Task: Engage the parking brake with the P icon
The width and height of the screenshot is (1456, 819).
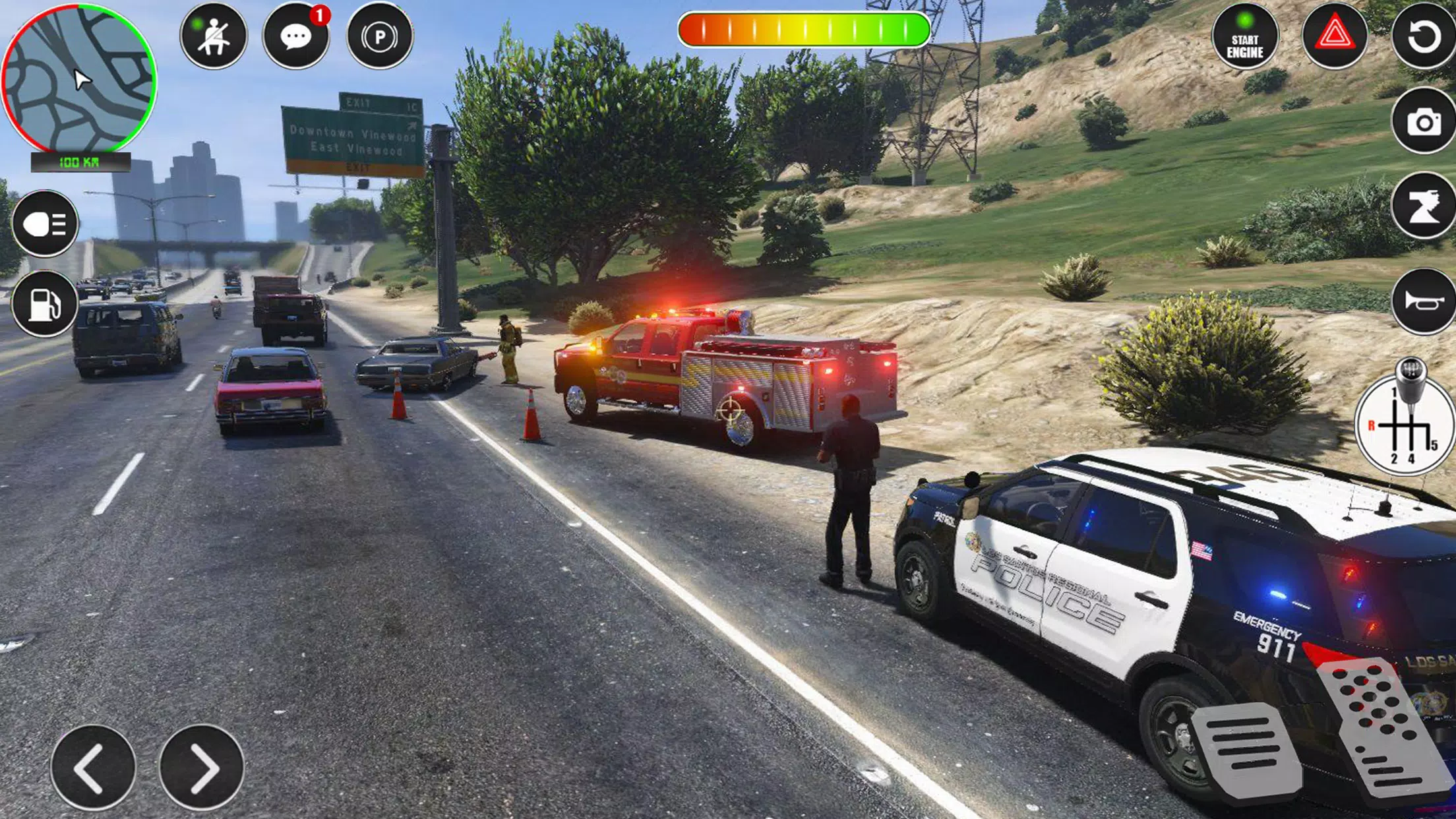Action: coord(378,35)
